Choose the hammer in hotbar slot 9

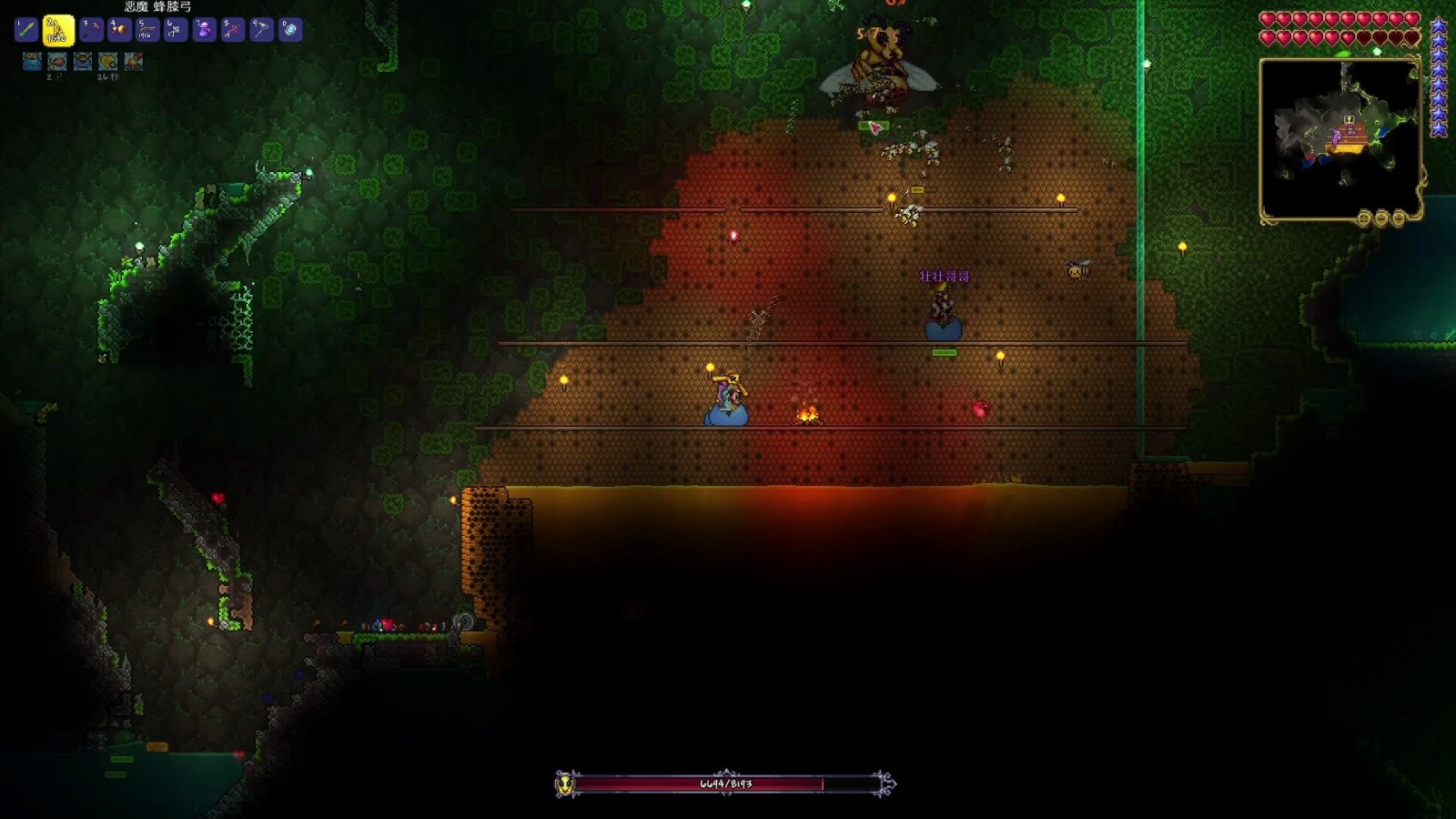pos(261,30)
